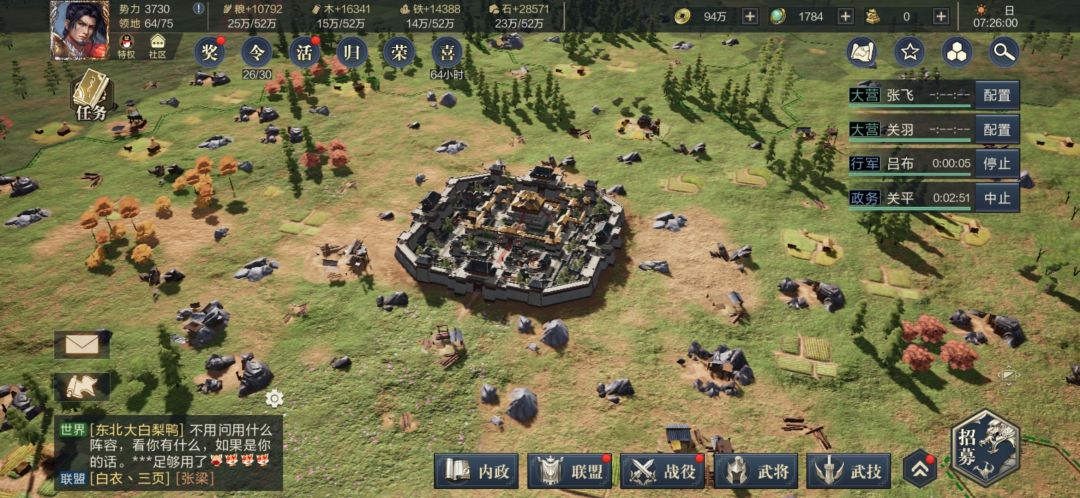
Task: Expand the double-arrow menu toggle
Action: click(919, 469)
